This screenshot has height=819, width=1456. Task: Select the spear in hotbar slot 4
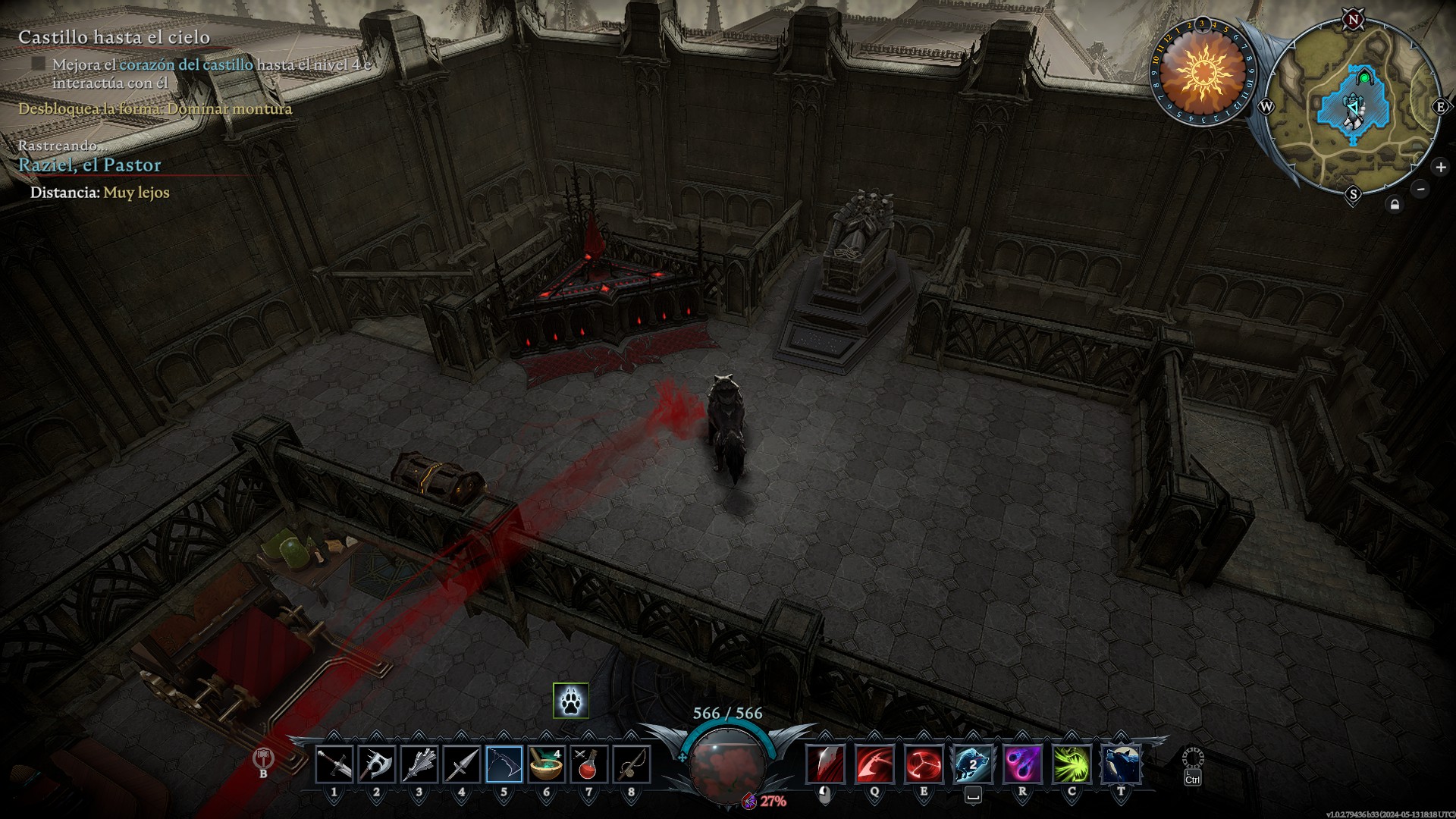[462, 764]
